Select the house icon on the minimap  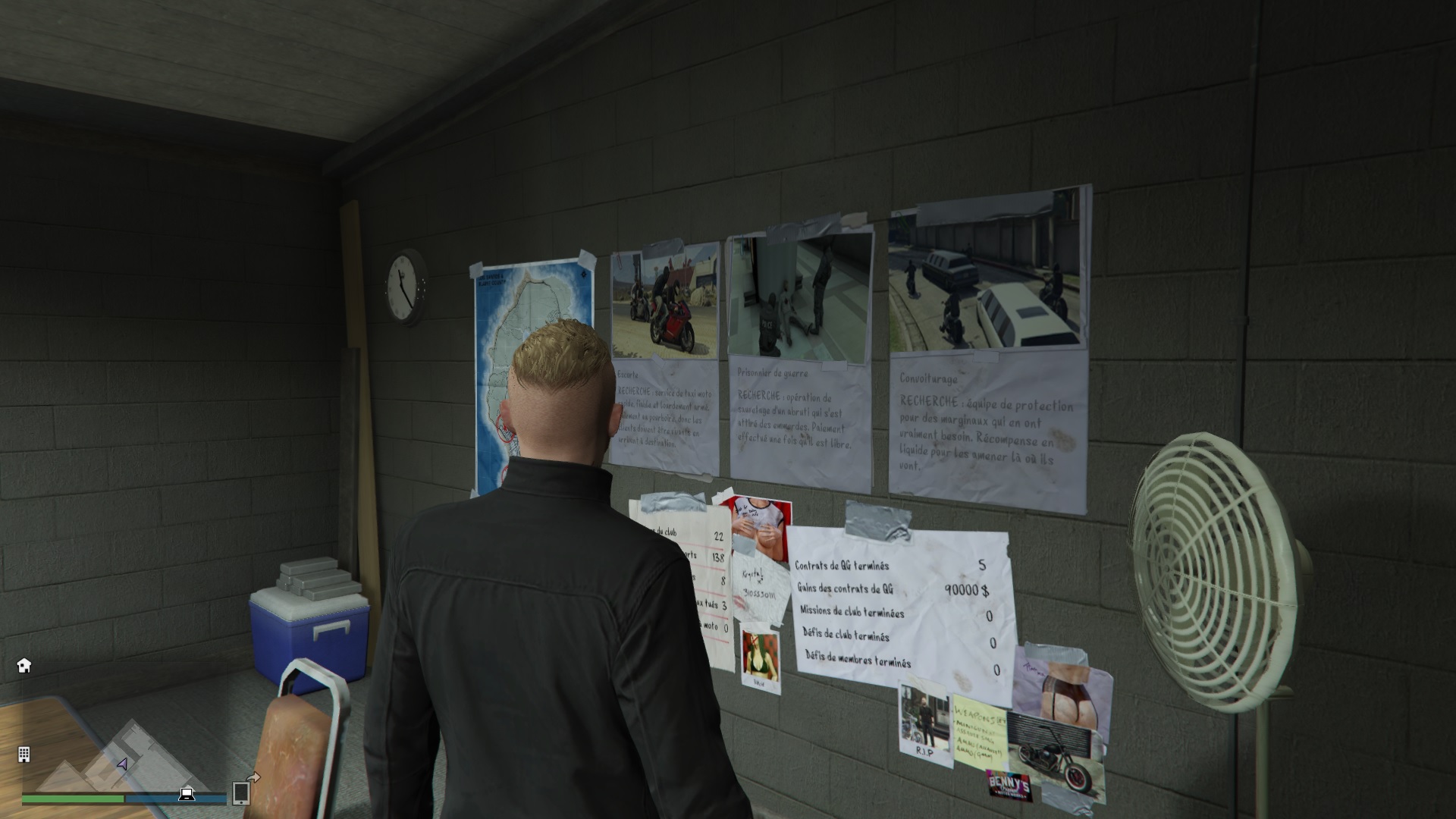[24, 664]
